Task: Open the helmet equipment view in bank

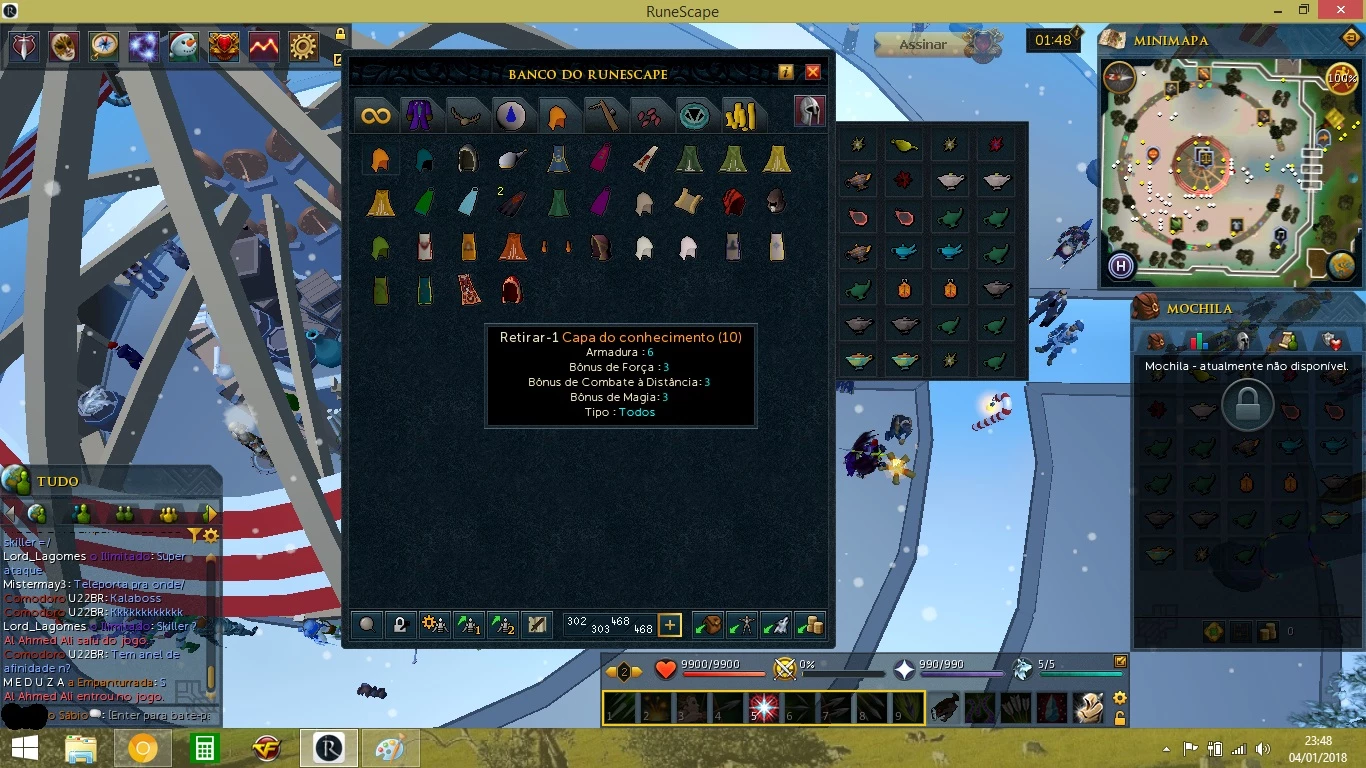Action: [x=809, y=111]
